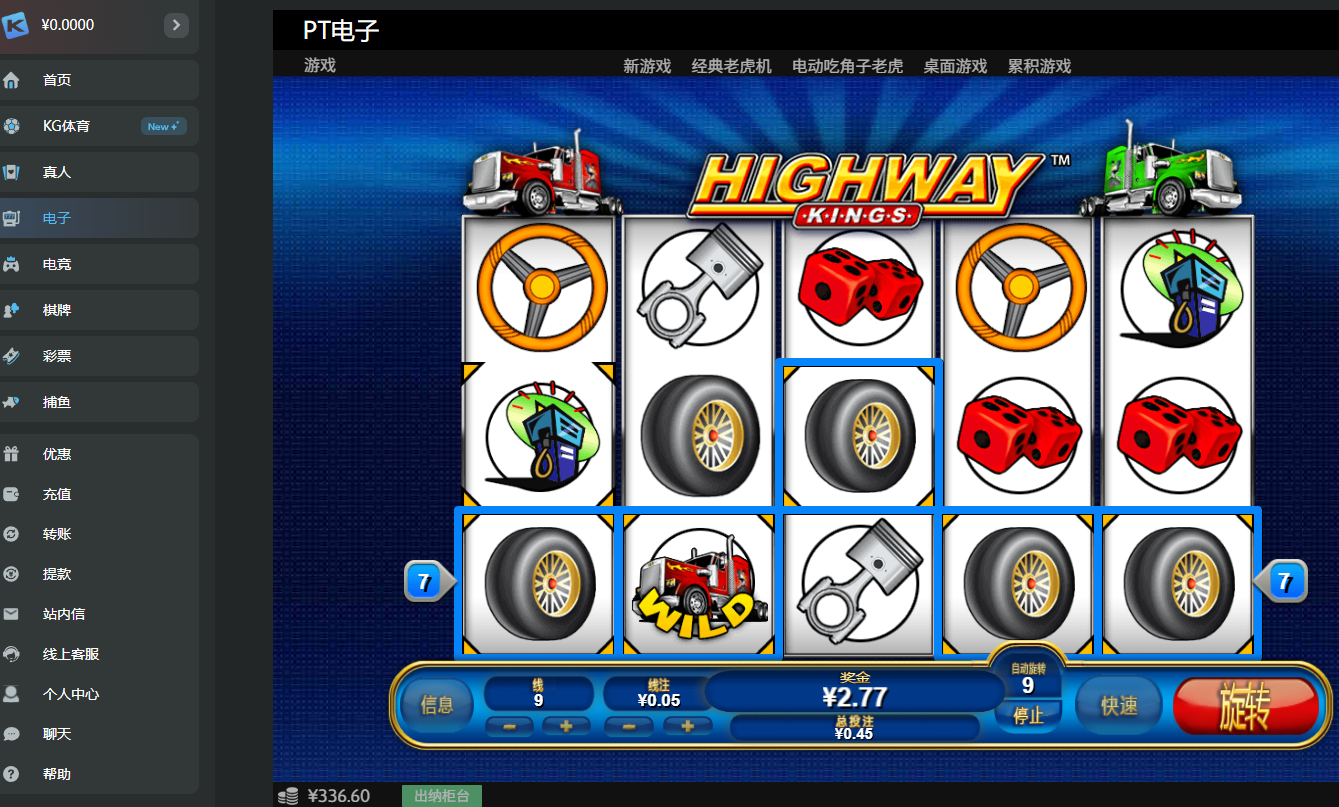1339x807 pixels.
Task: Open the 信息 paytable info
Action: click(x=437, y=706)
